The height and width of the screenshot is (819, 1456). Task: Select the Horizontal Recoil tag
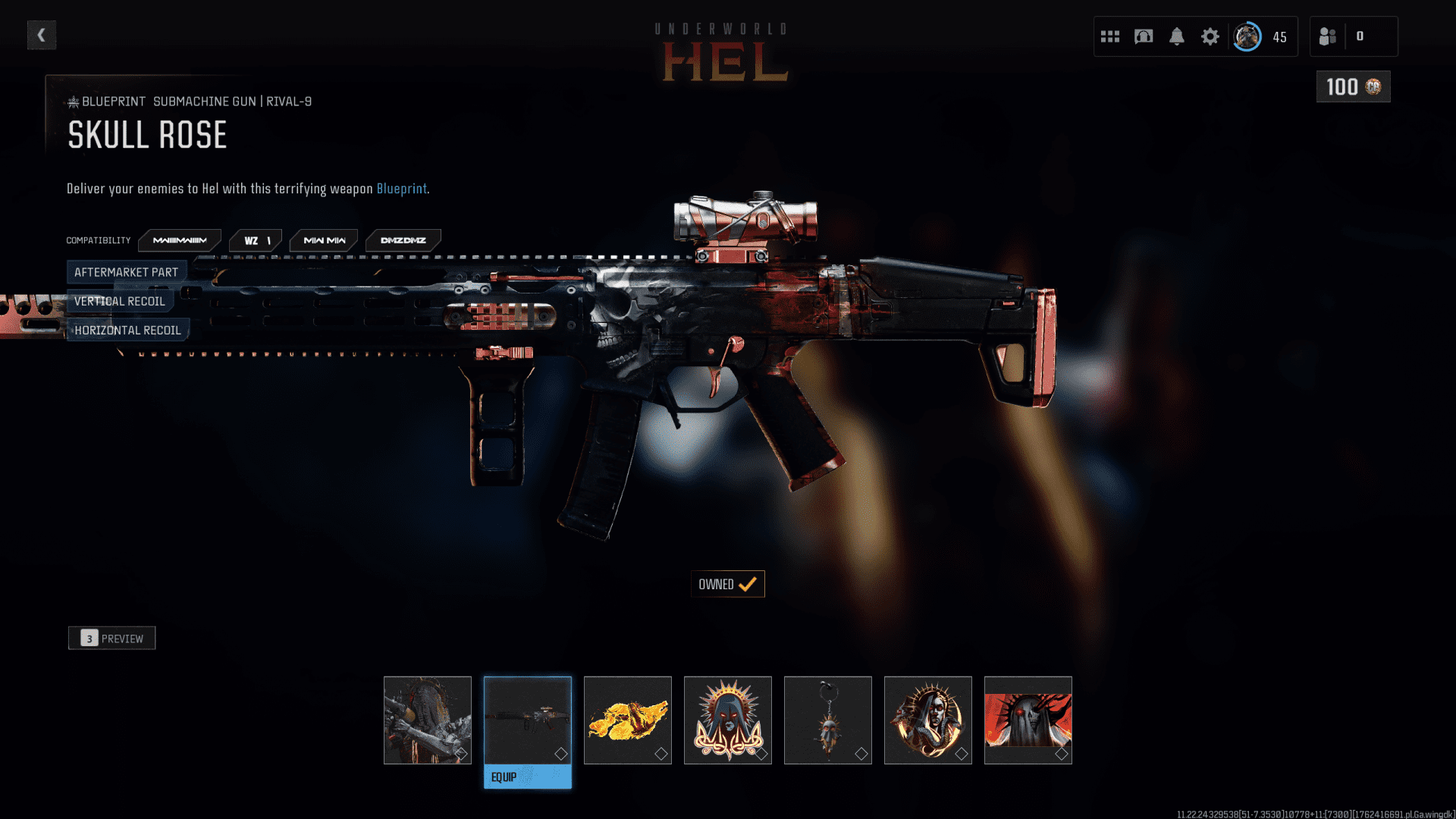(127, 330)
